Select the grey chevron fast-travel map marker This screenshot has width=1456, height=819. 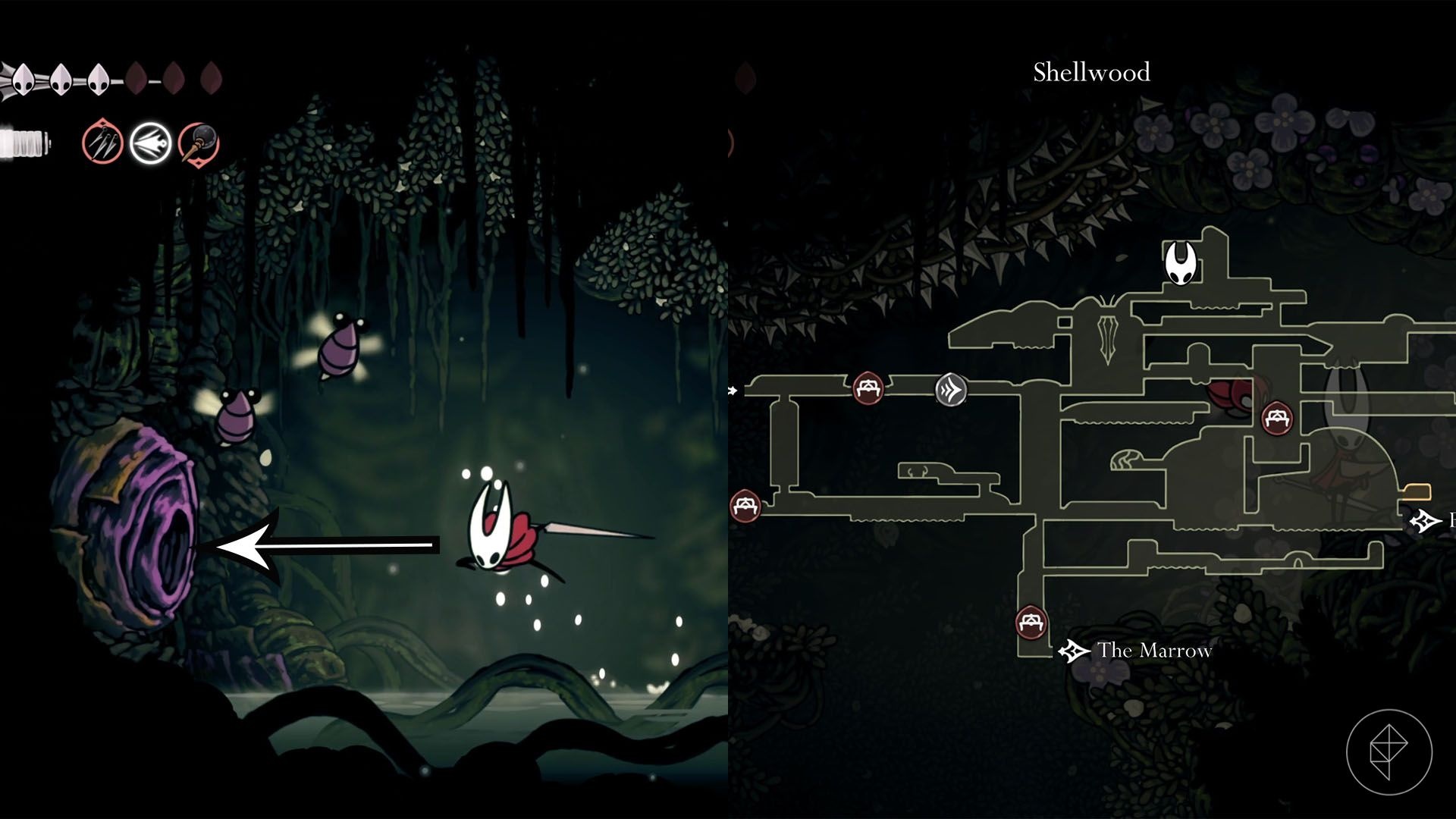tap(951, 391)
